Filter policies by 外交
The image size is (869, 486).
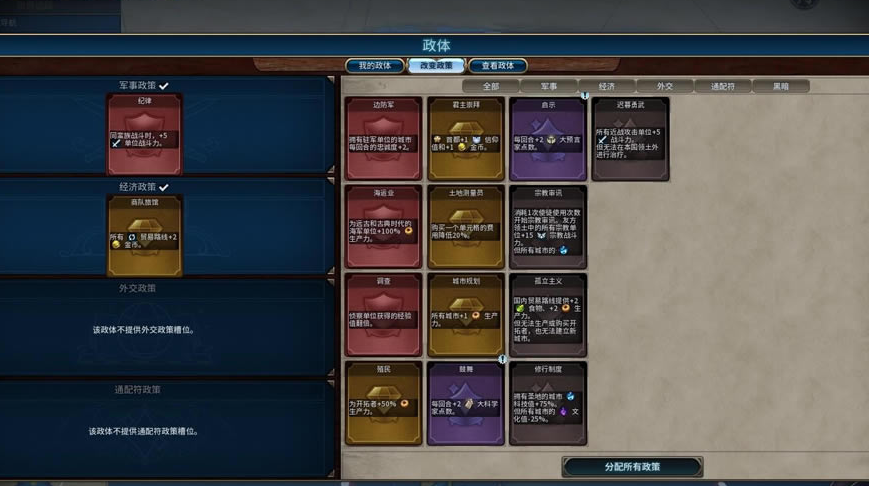pyautogui.click(x=665, y=87)
